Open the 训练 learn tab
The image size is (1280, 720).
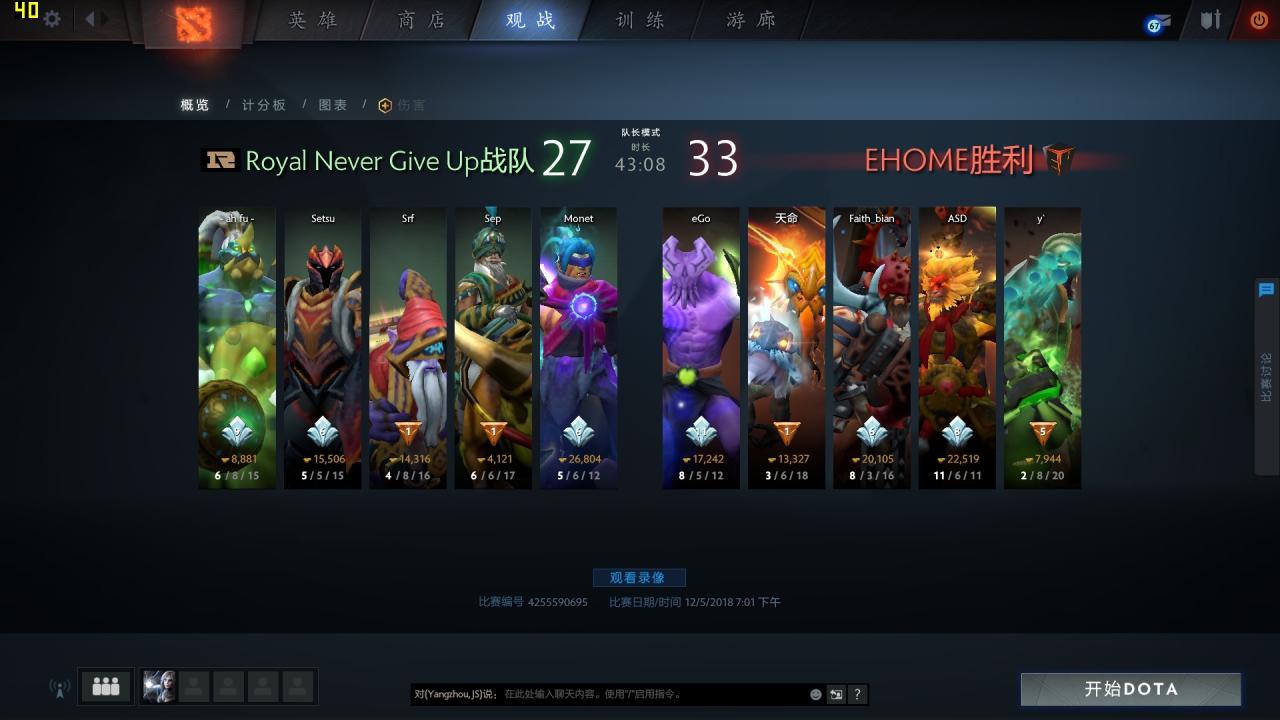640,20
